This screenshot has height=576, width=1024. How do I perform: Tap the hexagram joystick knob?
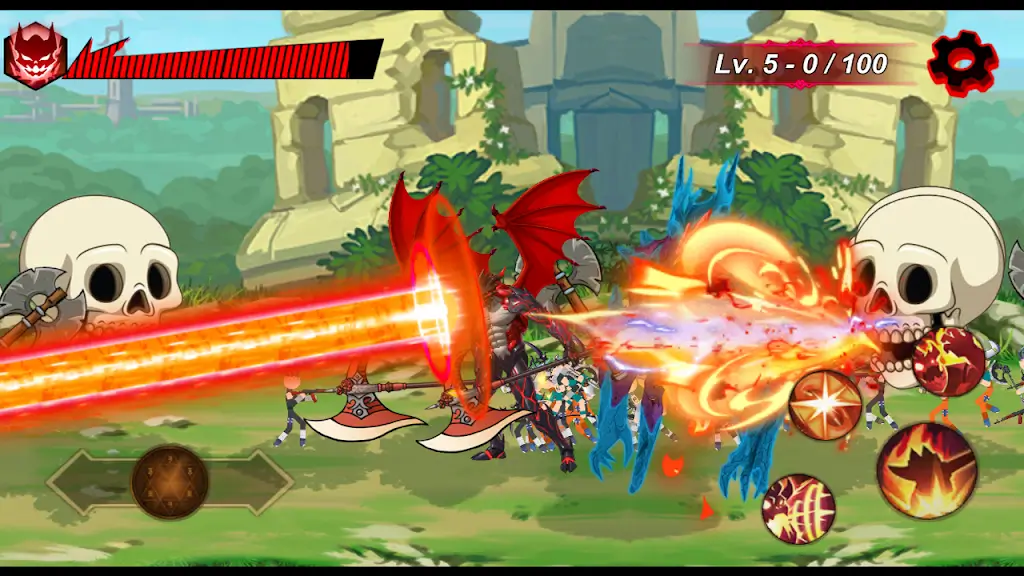click(x=170, y=482)
